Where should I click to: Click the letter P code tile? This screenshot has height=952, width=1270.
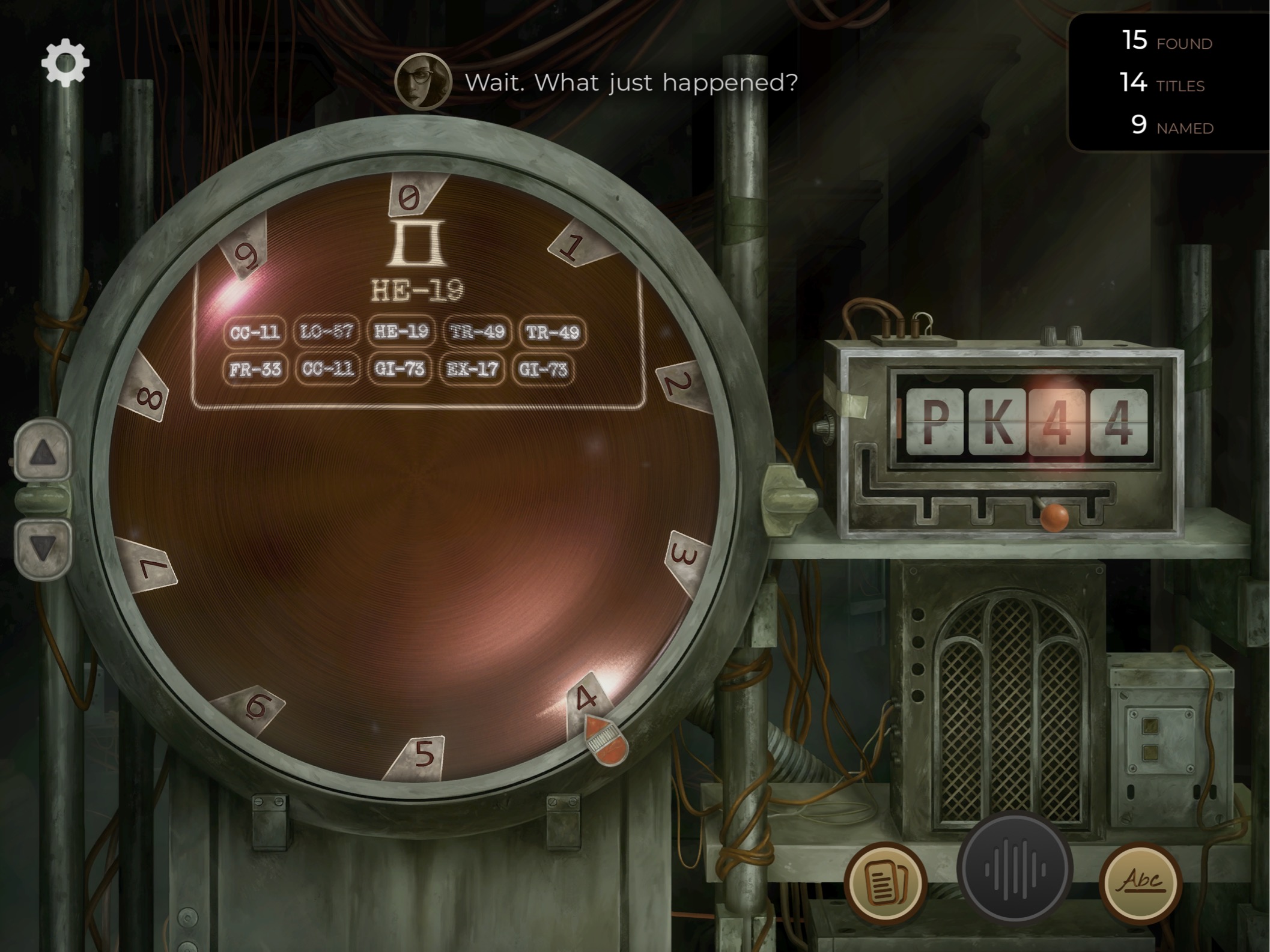tap(934, 420)
